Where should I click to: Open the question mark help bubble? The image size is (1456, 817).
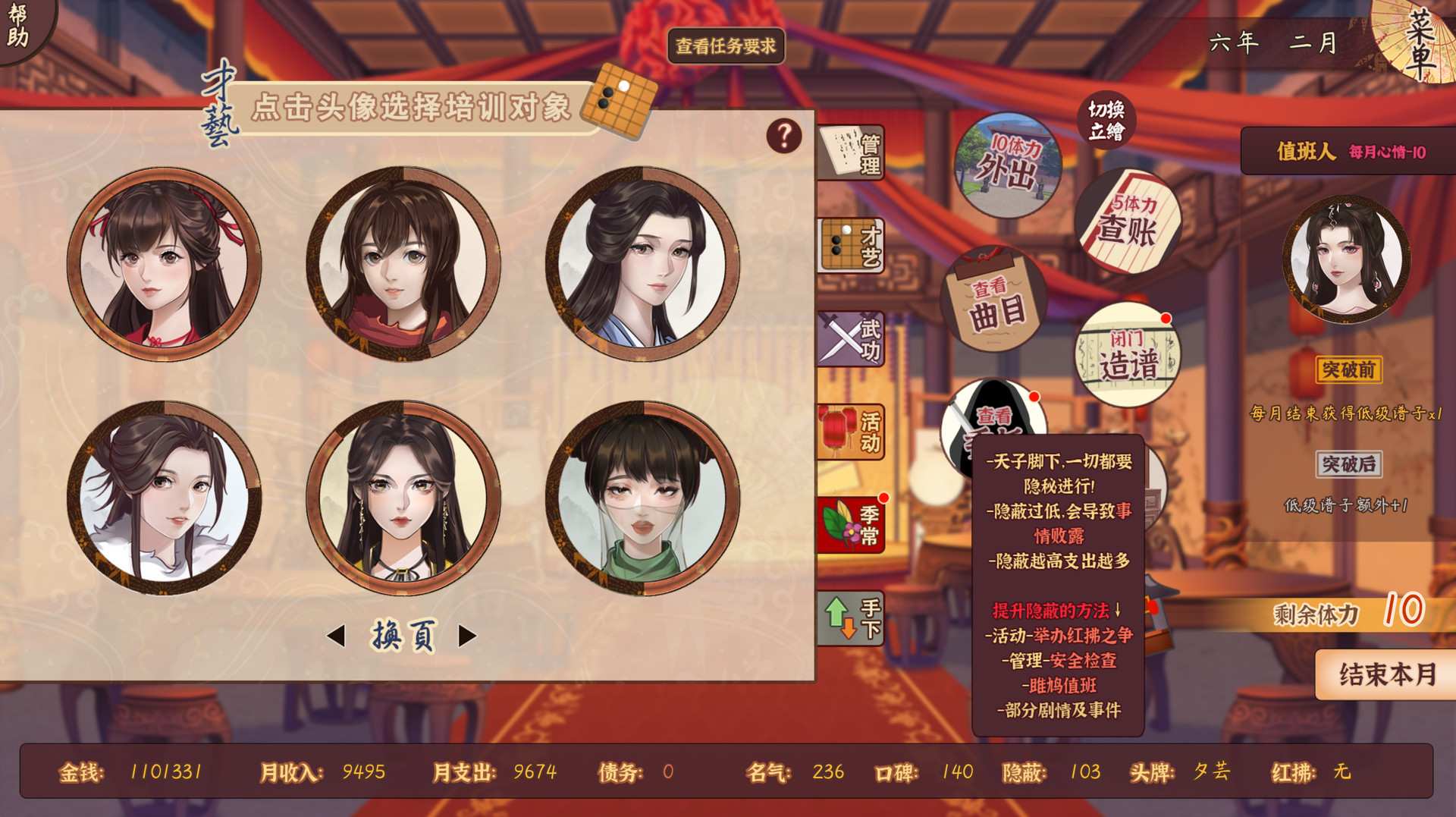(783, 135)
